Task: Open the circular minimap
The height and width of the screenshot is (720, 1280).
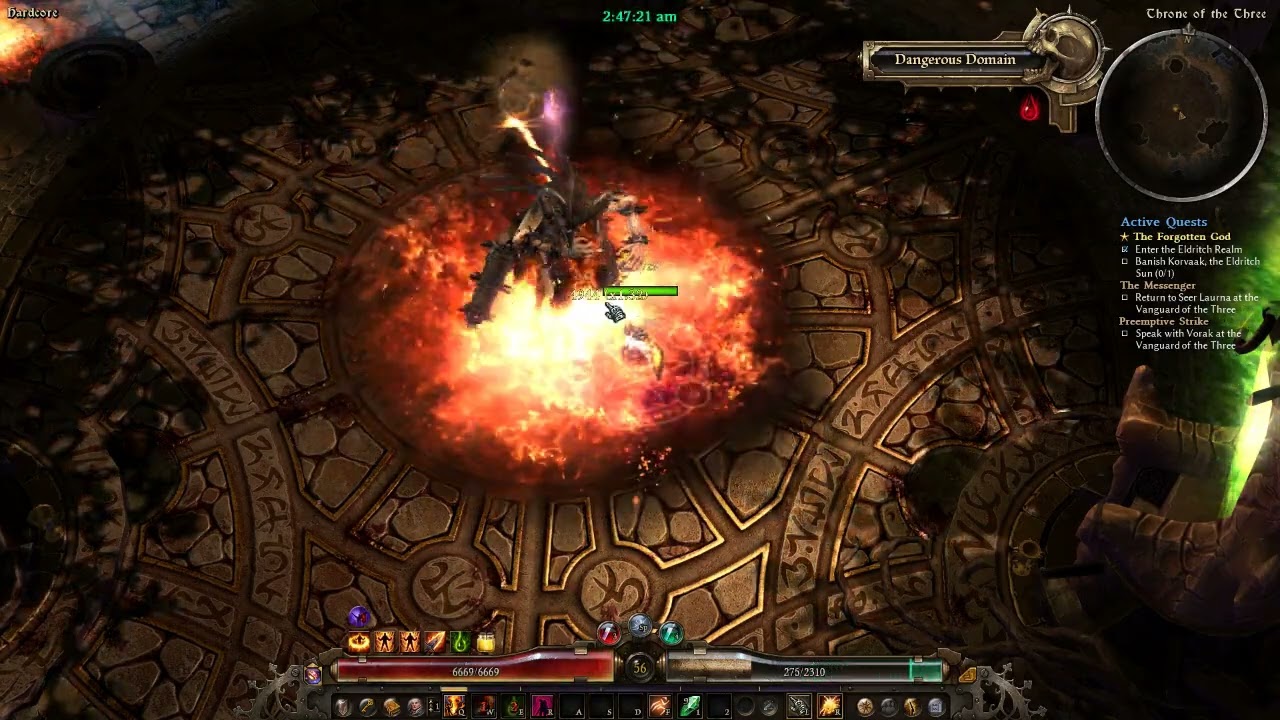Action: pos(1181,114)
